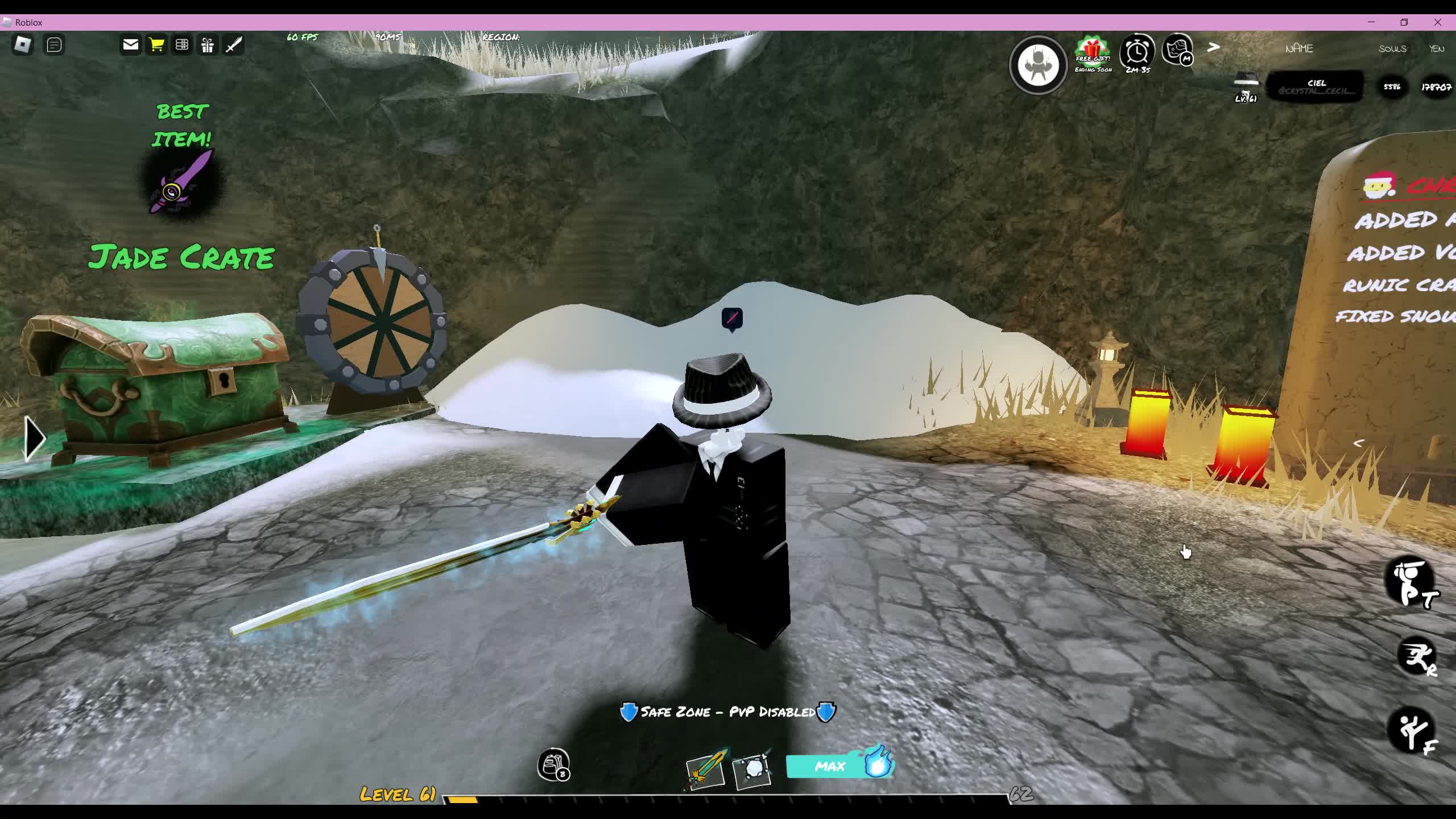Claim the Free Gift present
The height and width of the screenshot is (819, 1456).
point(1093,52)
